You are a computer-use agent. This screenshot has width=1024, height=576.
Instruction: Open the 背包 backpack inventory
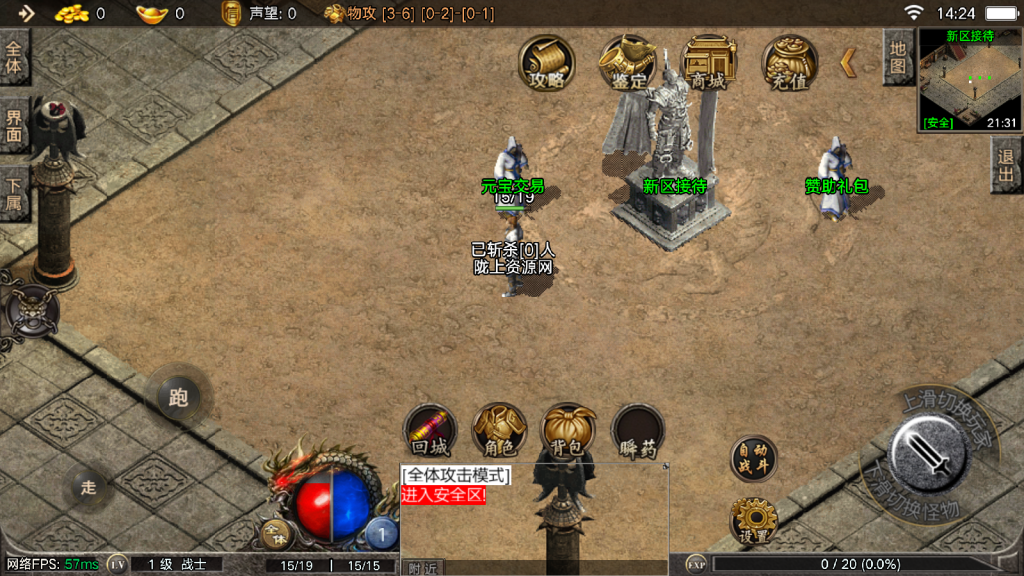tap(568, 432)
